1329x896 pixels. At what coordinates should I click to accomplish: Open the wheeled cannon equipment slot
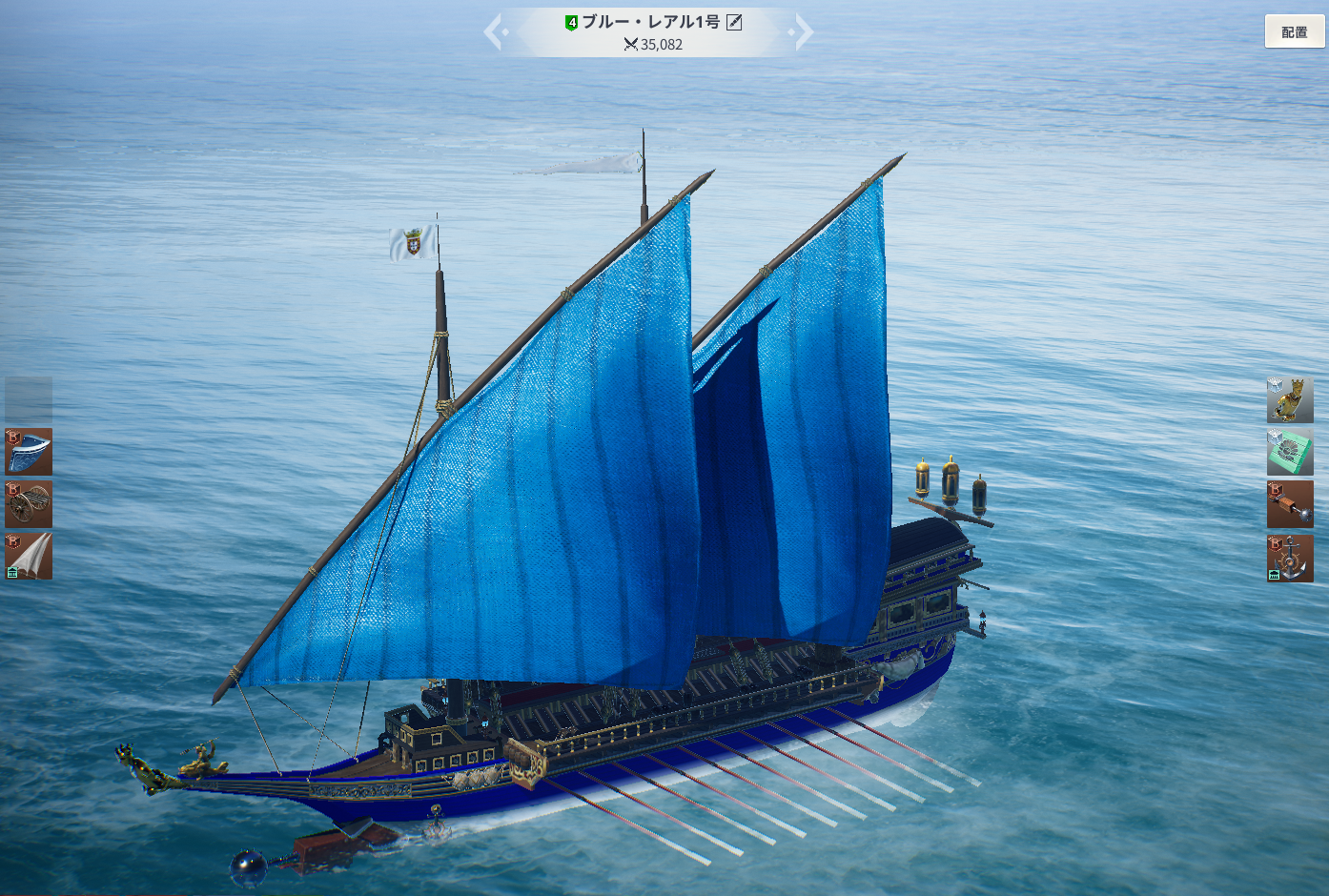click(29, 504)
